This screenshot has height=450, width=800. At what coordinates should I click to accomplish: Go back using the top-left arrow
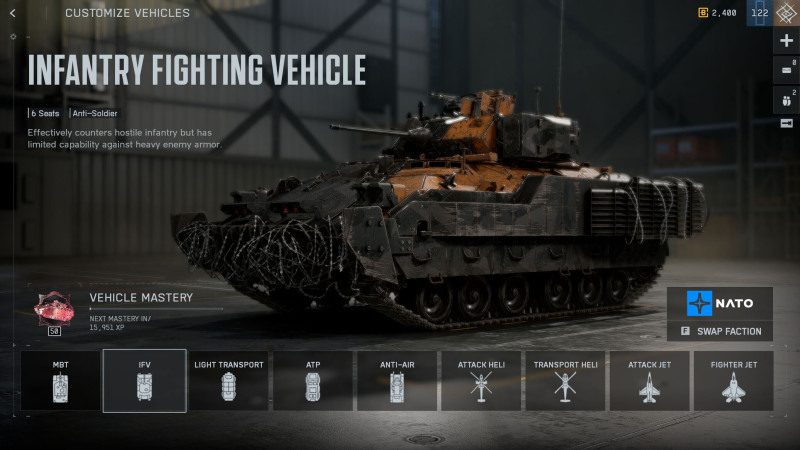coord(12,13)
